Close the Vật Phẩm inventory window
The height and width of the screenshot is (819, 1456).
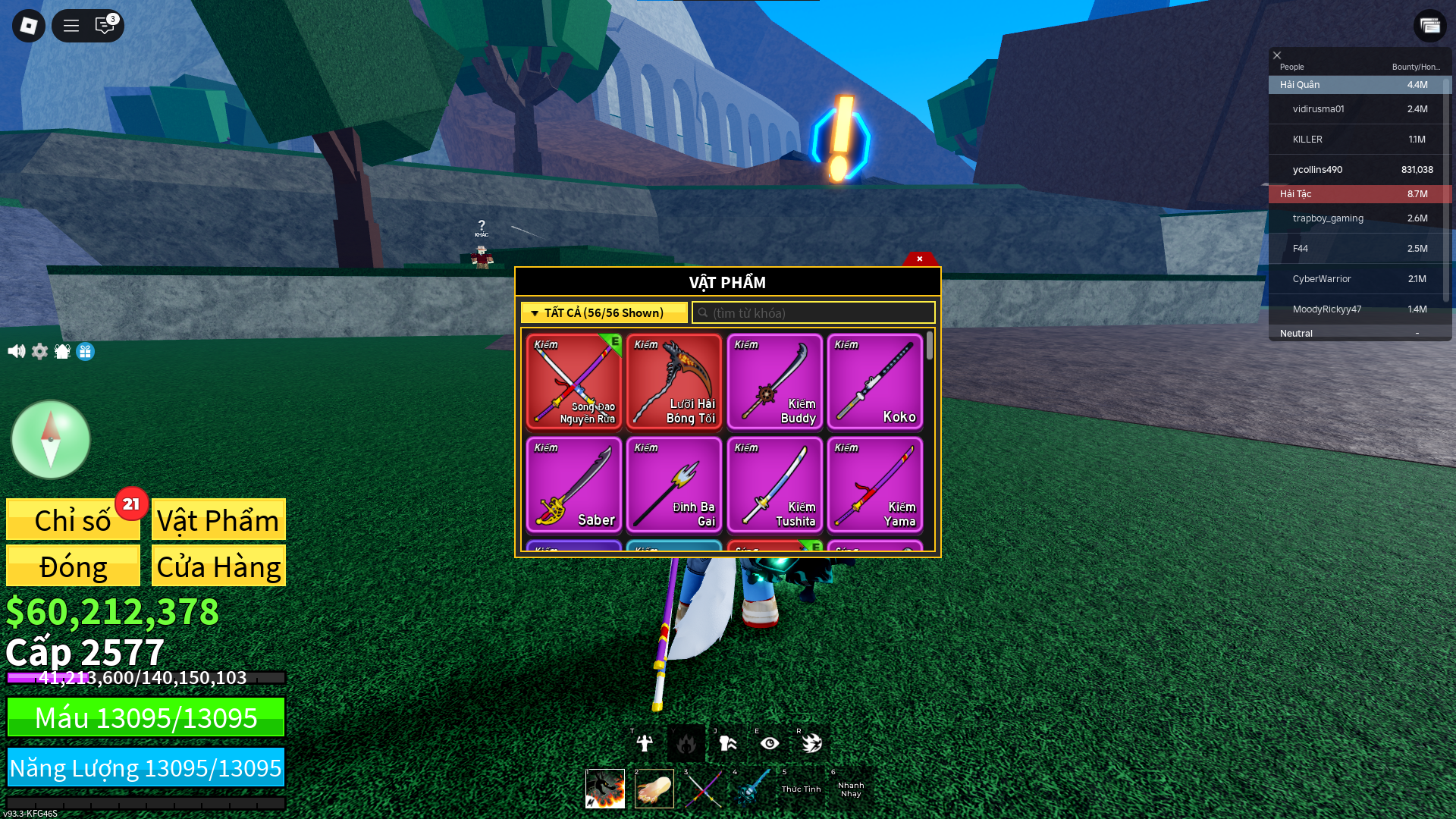point(919,259)
